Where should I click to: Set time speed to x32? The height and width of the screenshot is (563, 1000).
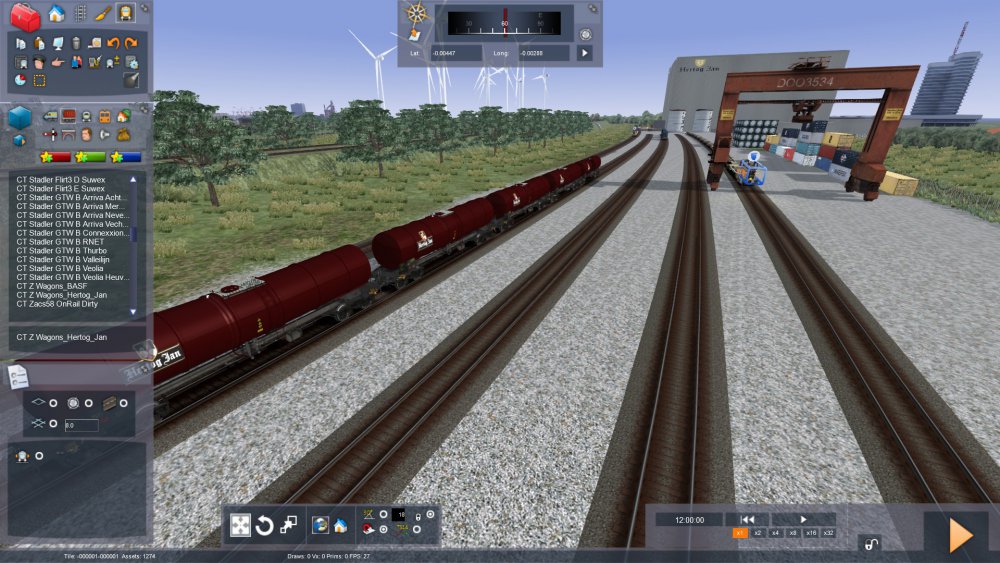pyautogui.click(x=828, y=533)
